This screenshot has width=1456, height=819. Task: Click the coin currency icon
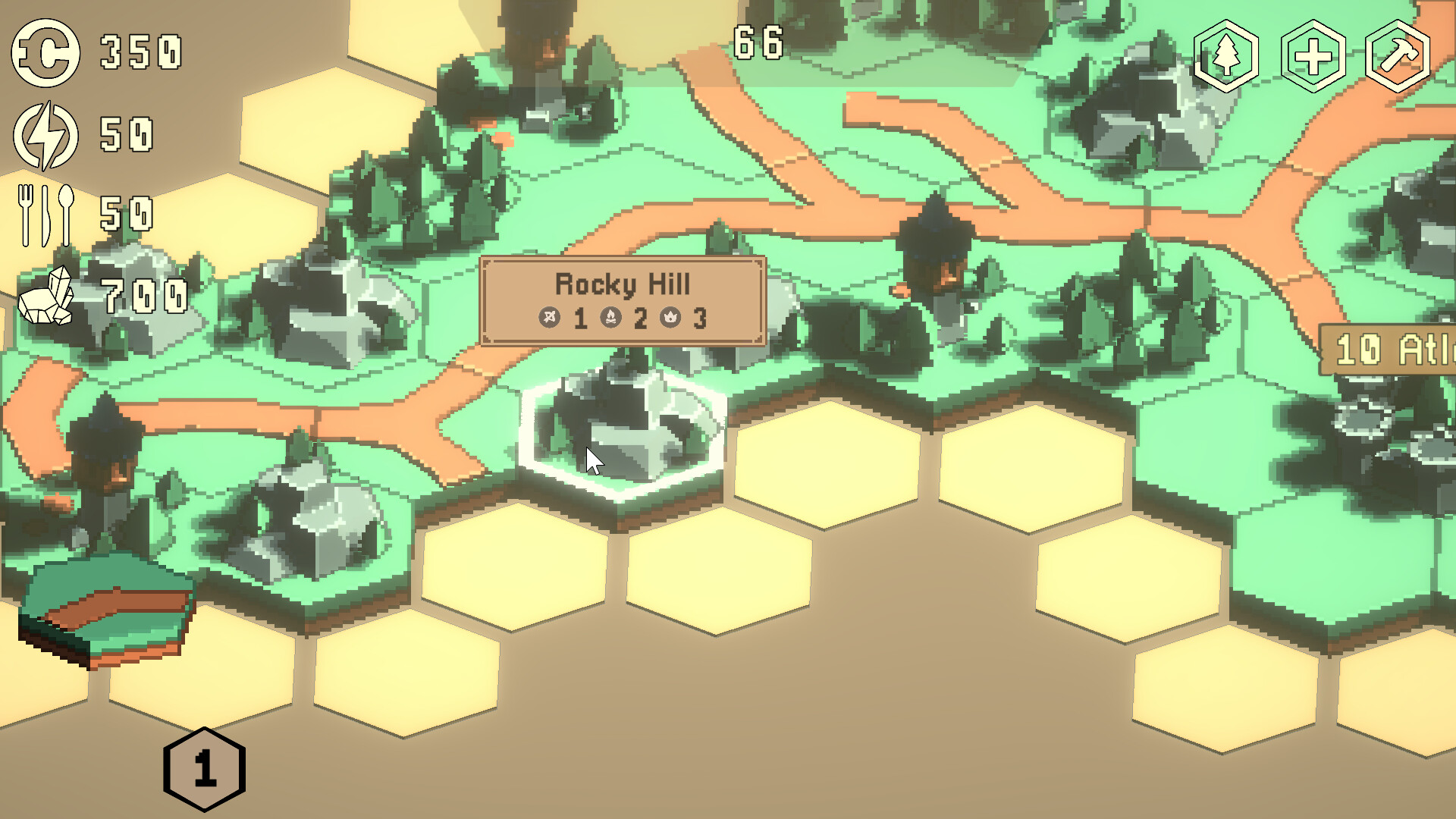(44, 52)
